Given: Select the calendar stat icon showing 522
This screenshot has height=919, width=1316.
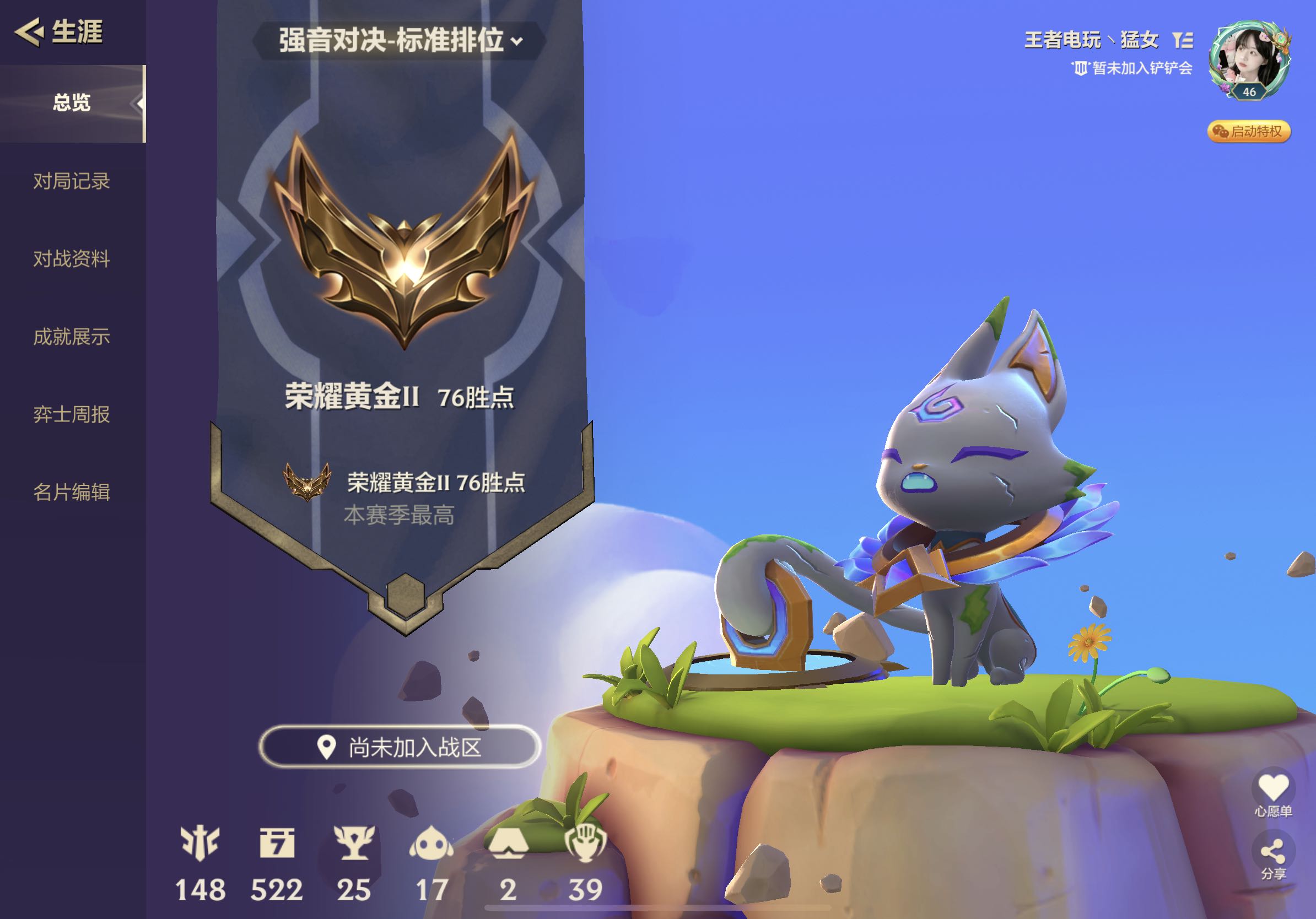Looking at the screenshot, I should point(277,844).
